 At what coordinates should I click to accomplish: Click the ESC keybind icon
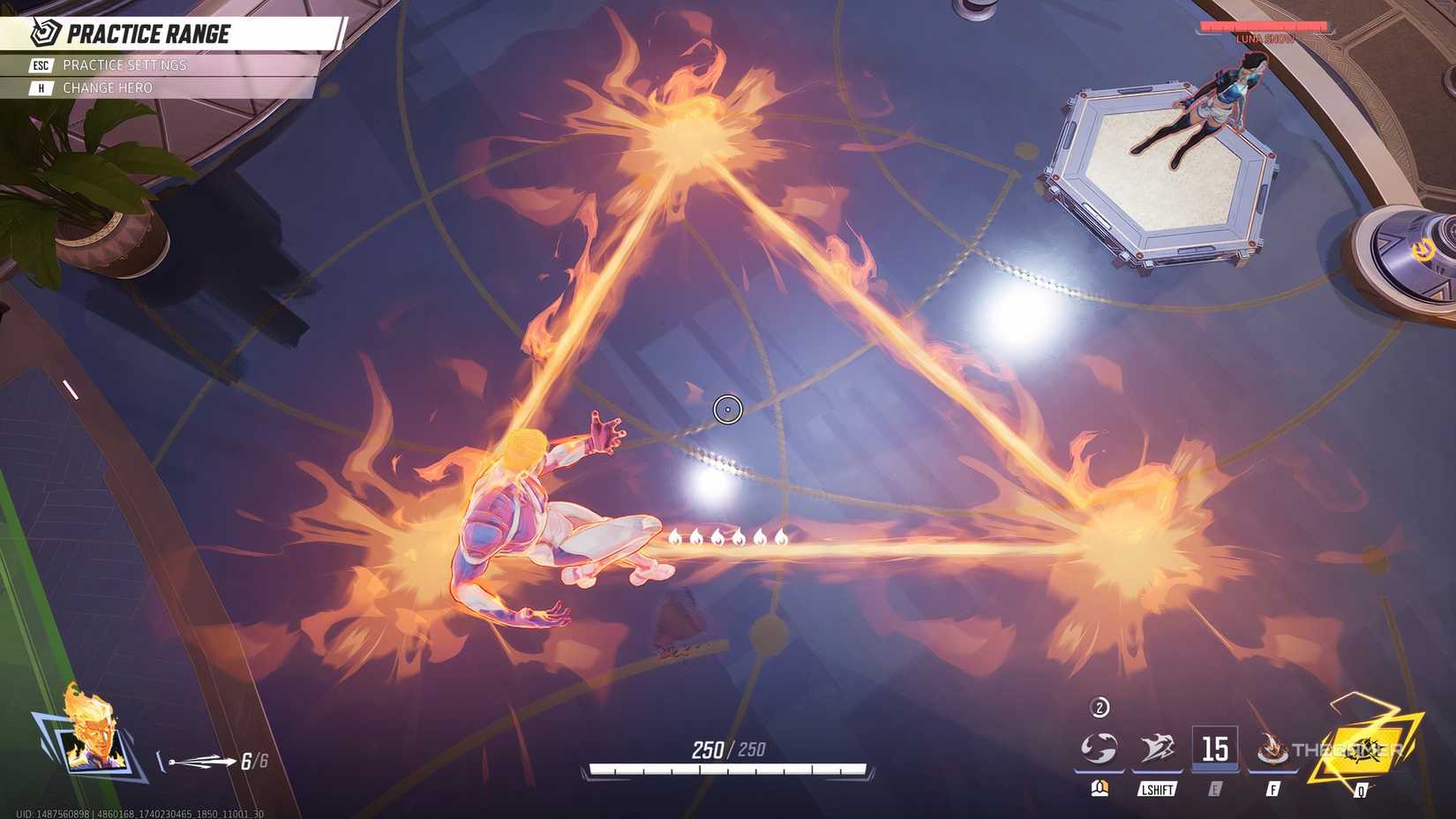[x=40, y=64]
